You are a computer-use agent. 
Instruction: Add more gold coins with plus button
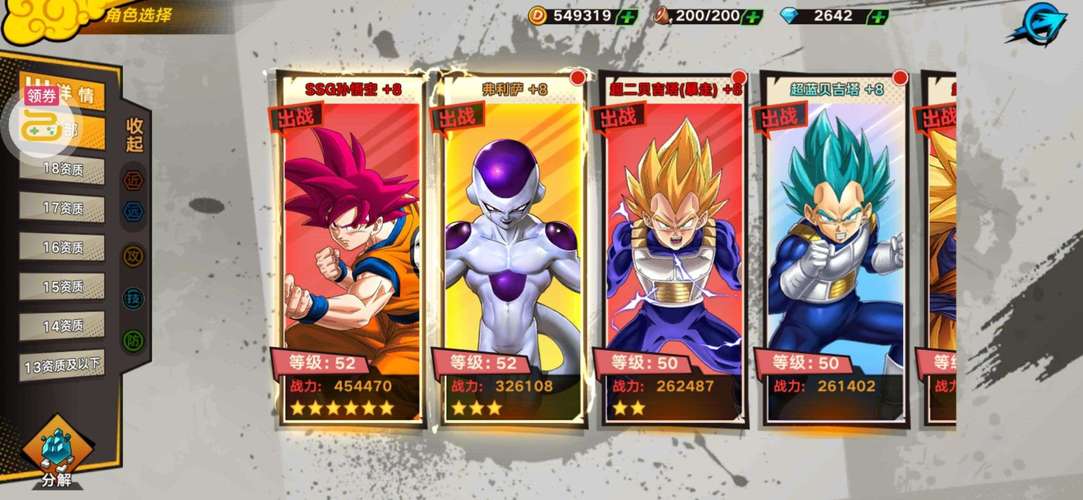(627, 16)
